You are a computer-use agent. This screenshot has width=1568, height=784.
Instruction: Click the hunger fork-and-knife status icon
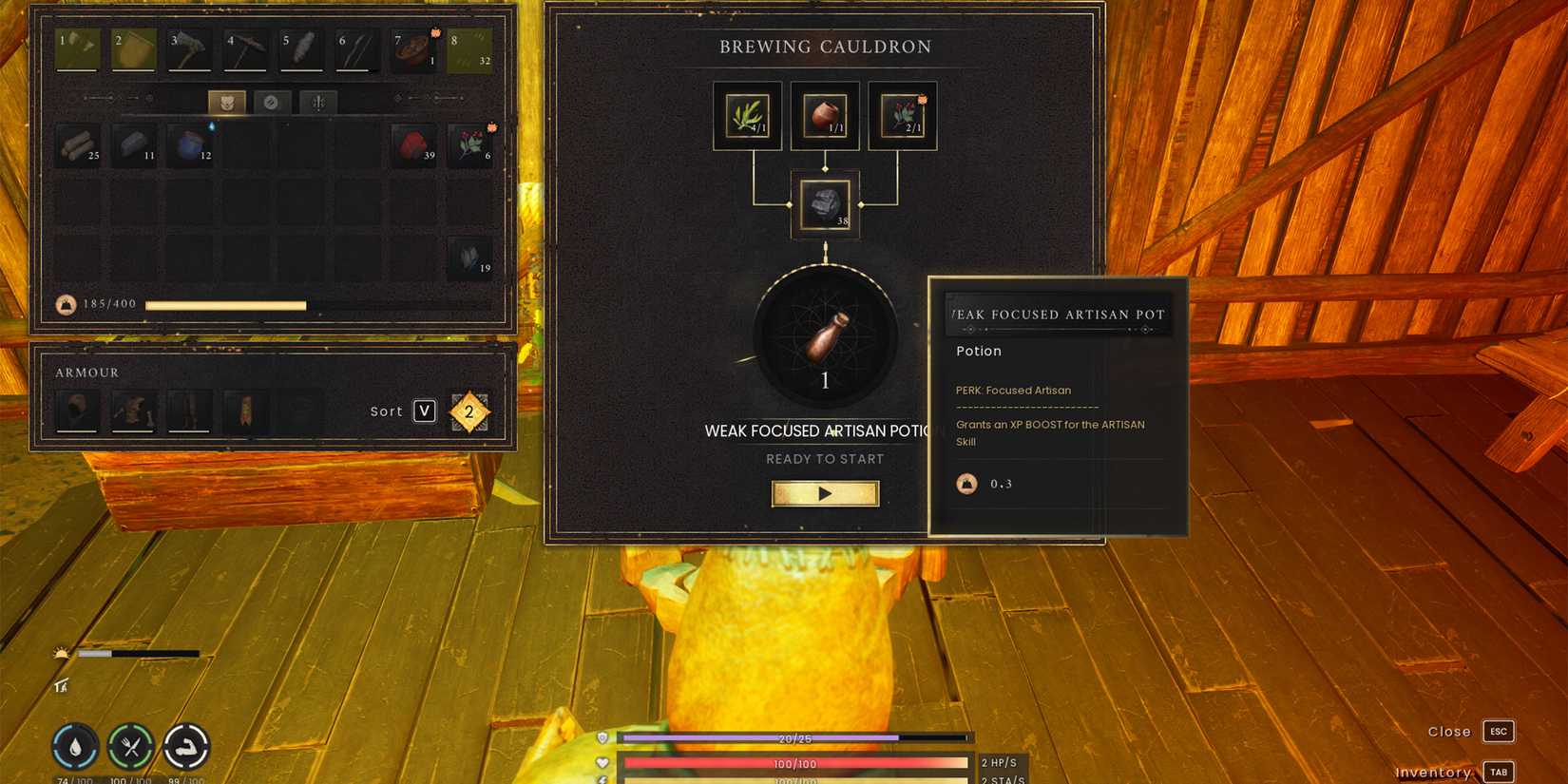coord(131,746)
